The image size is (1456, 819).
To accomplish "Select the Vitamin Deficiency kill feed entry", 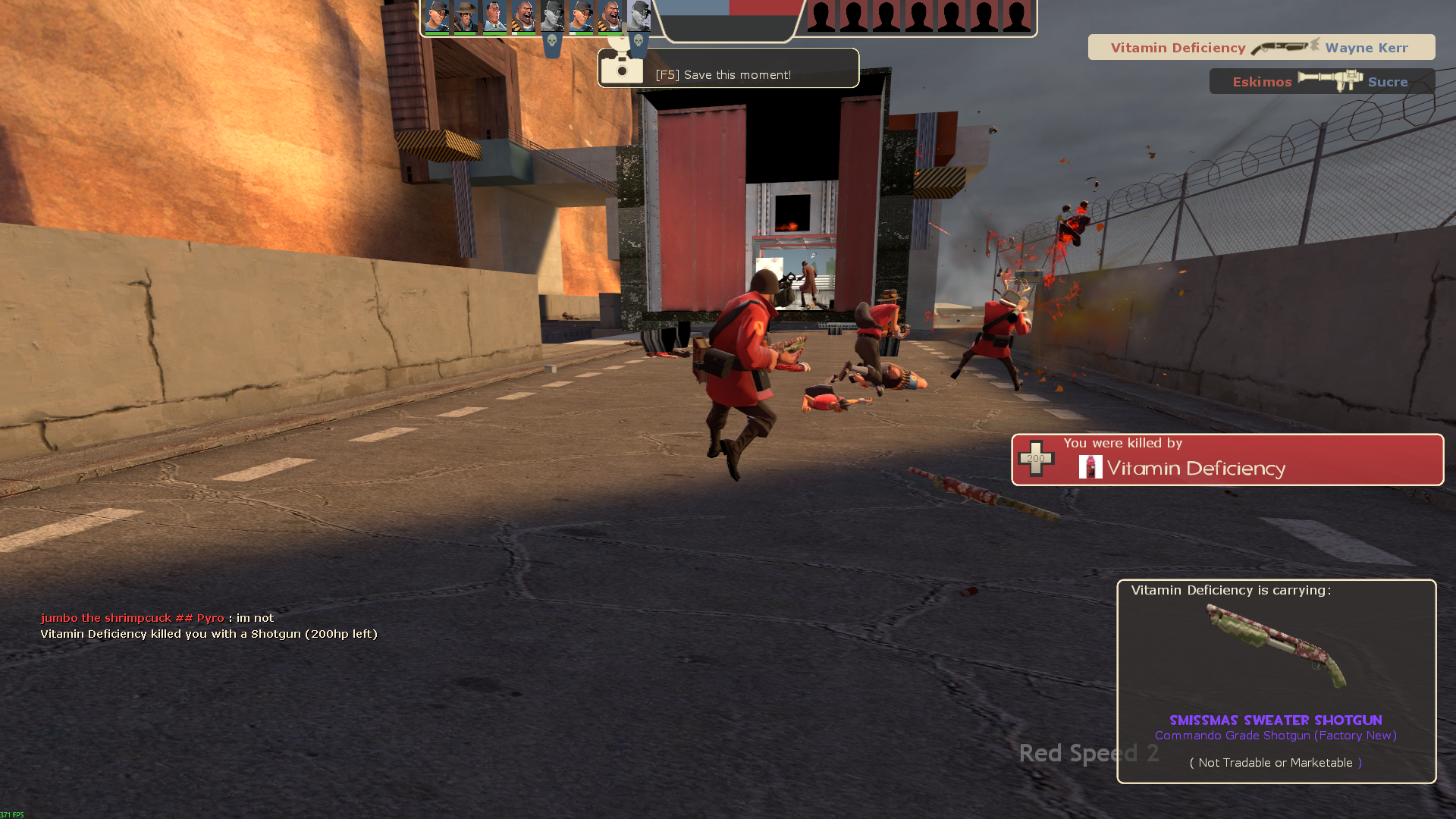I will [x=1260, y=48].
